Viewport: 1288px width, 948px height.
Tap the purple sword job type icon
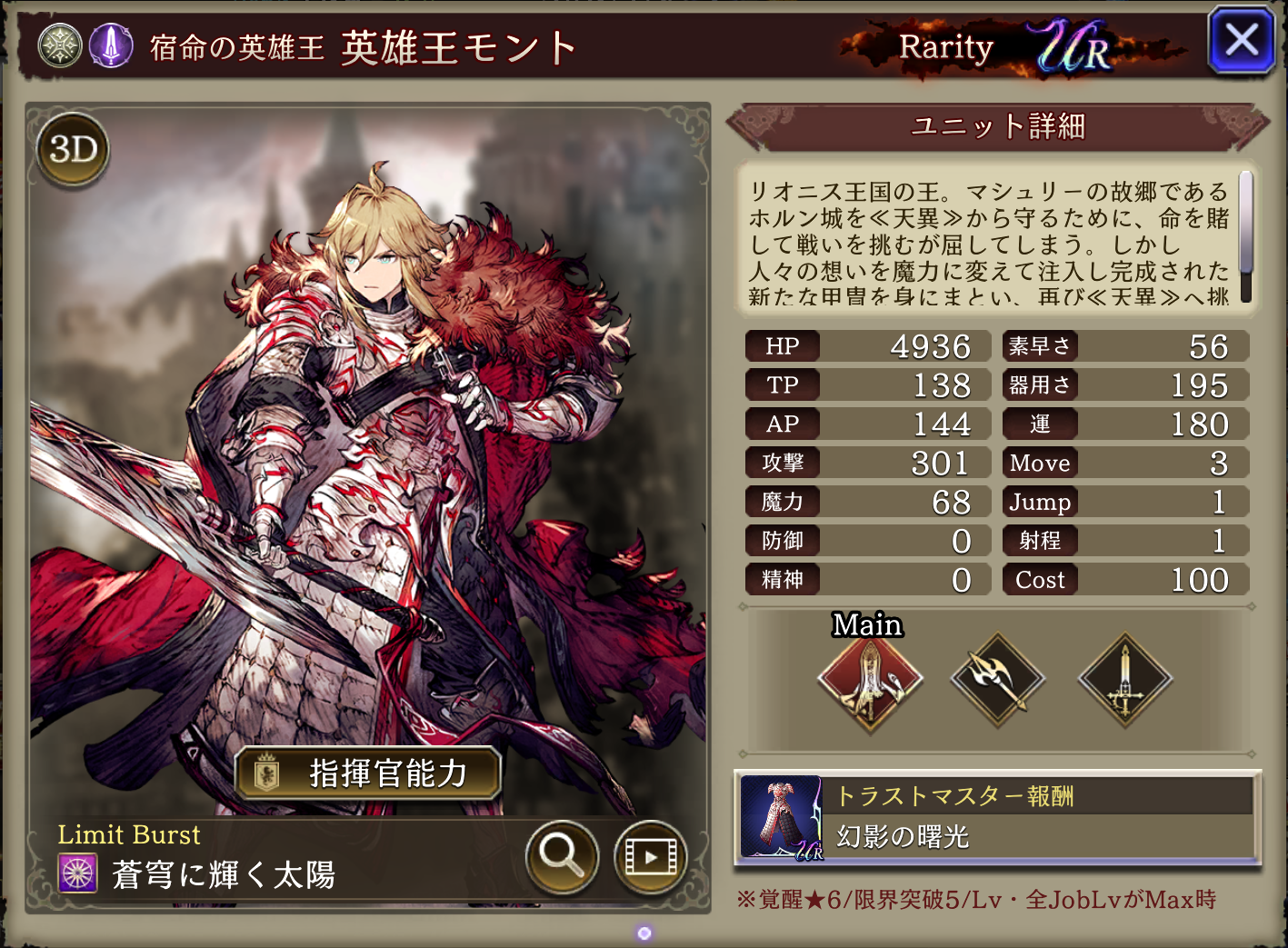(x=111, y=45)
